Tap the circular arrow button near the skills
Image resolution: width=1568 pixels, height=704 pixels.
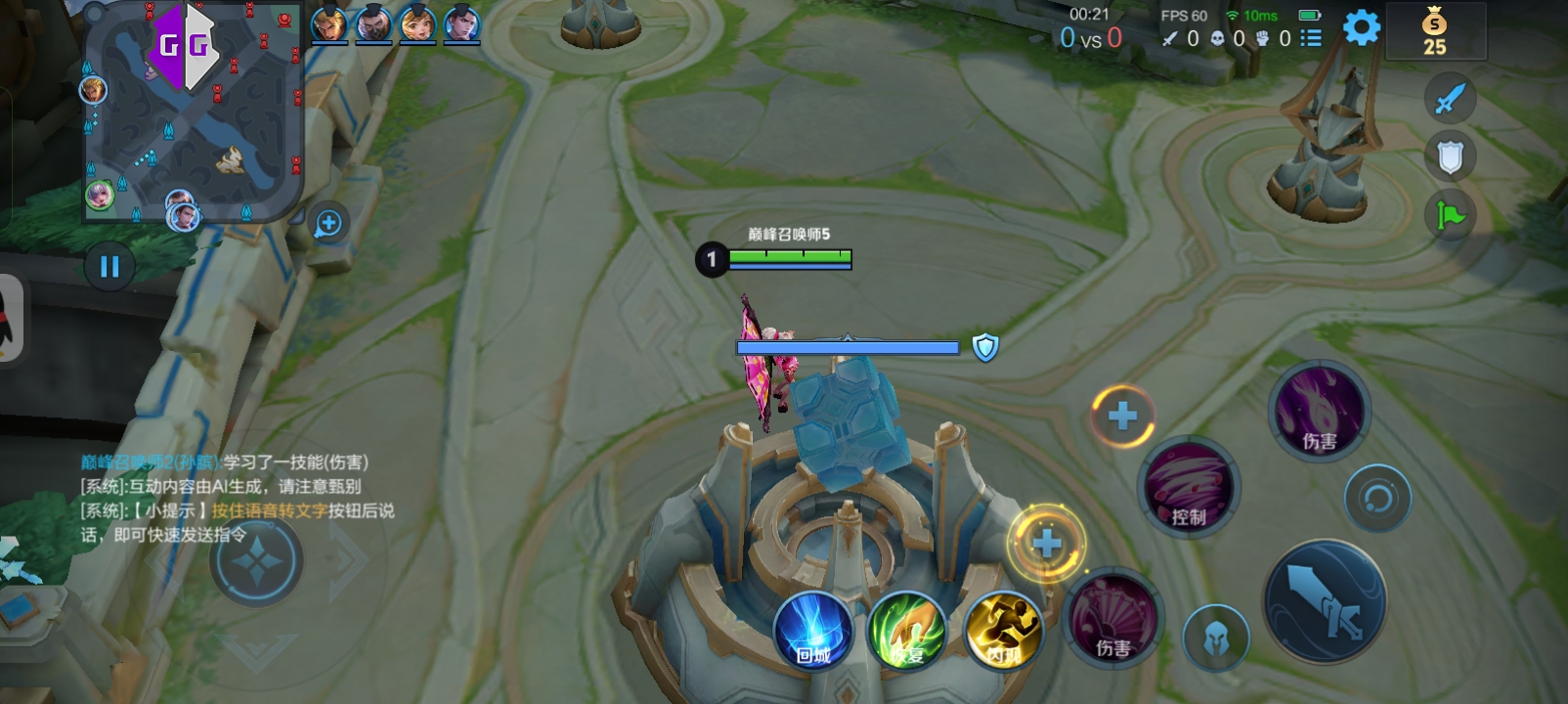pos(1377,499)
